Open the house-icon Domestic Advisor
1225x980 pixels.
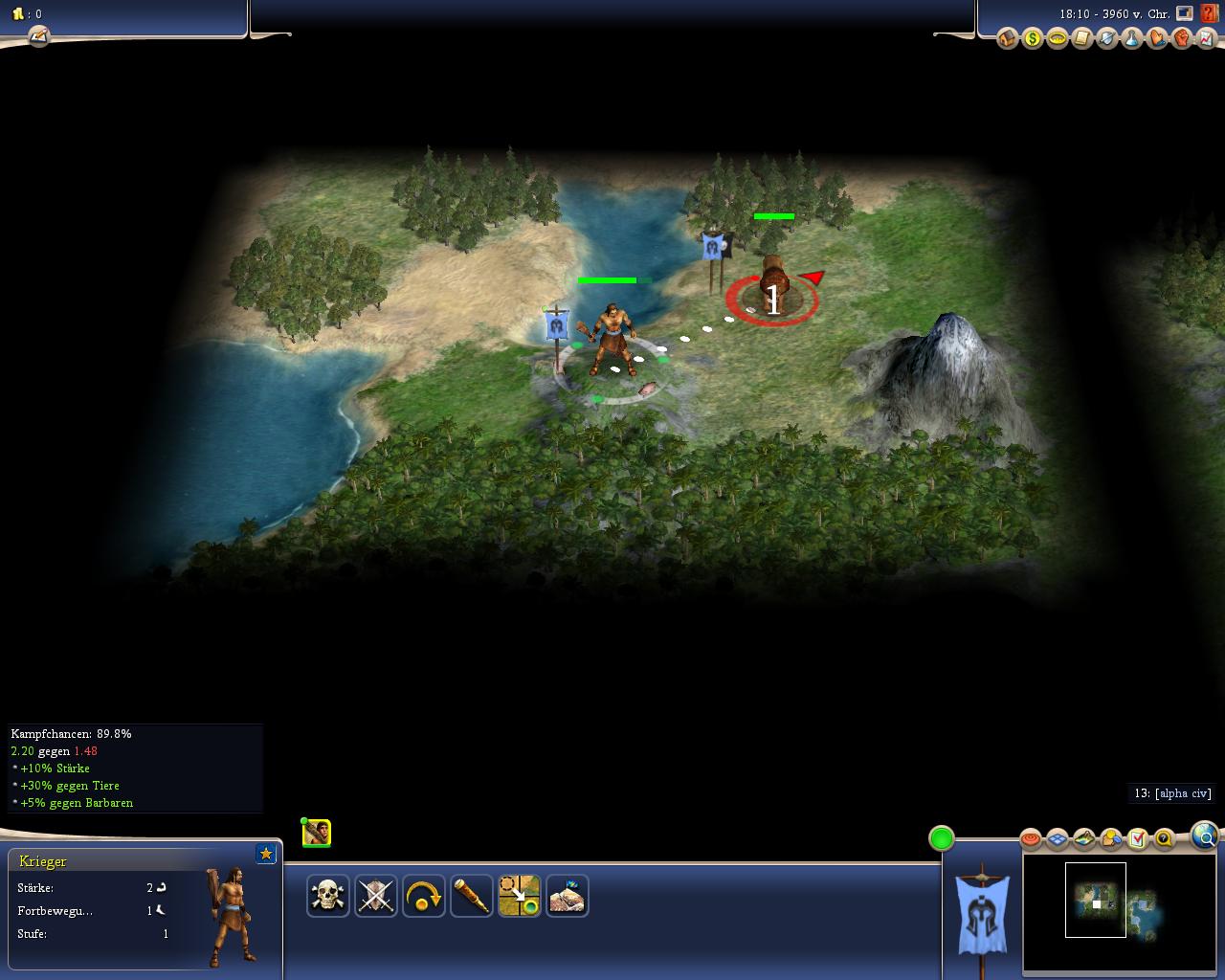click(1007, 38)
